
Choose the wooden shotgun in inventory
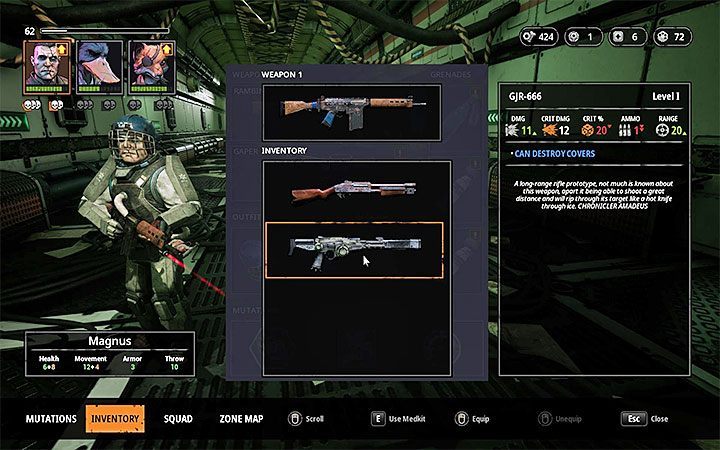(x=352, y=191)
